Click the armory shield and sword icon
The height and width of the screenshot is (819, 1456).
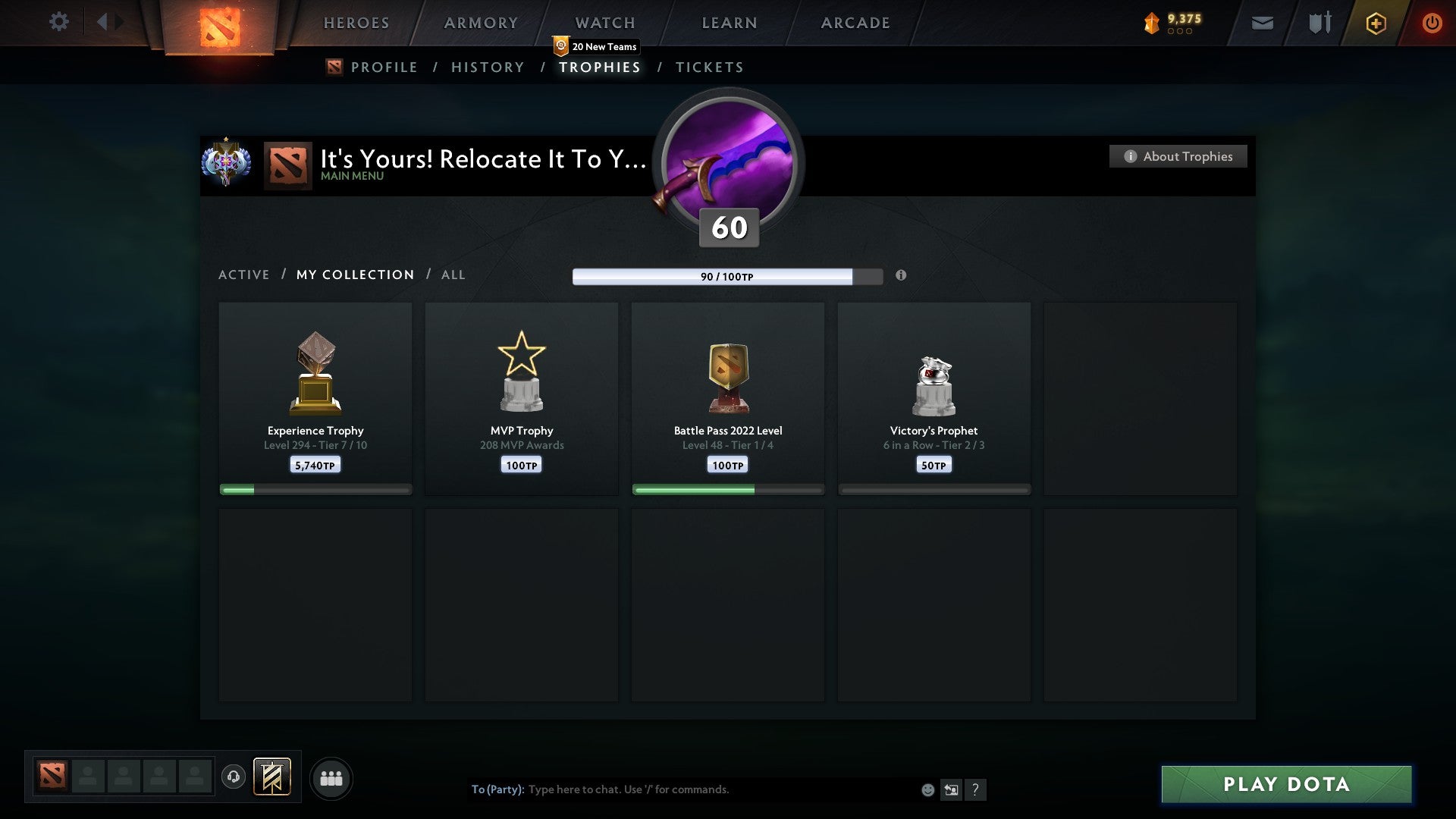1319,23
